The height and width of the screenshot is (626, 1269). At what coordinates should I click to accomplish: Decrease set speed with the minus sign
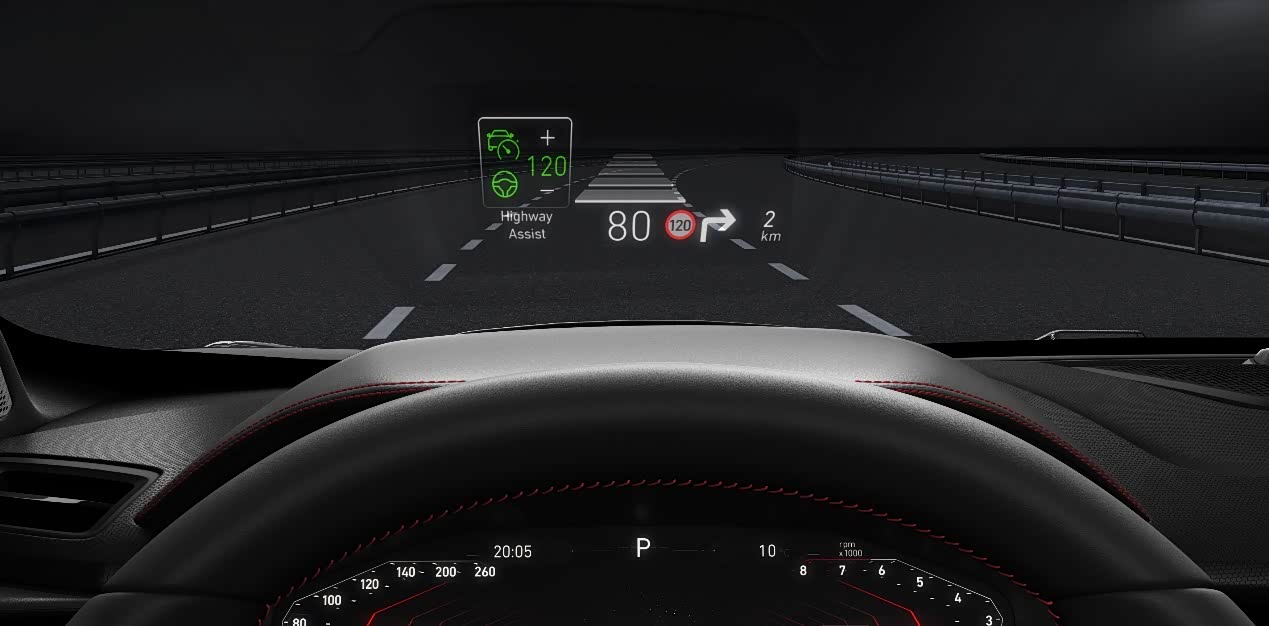pos(547,190)
